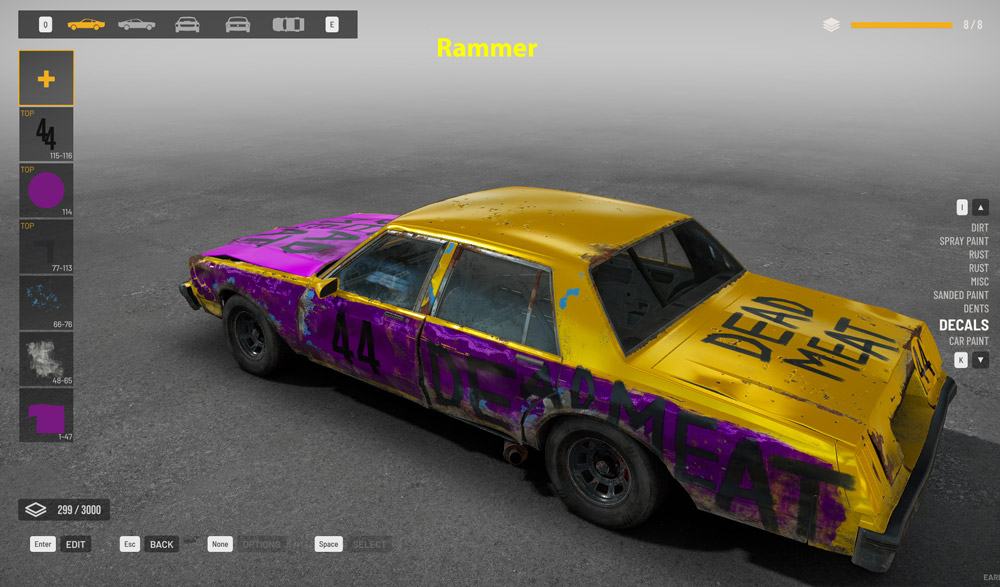Switch to the orange side-view car camera
Viewport: 1000px width, 587px height.
coord(86,24)
